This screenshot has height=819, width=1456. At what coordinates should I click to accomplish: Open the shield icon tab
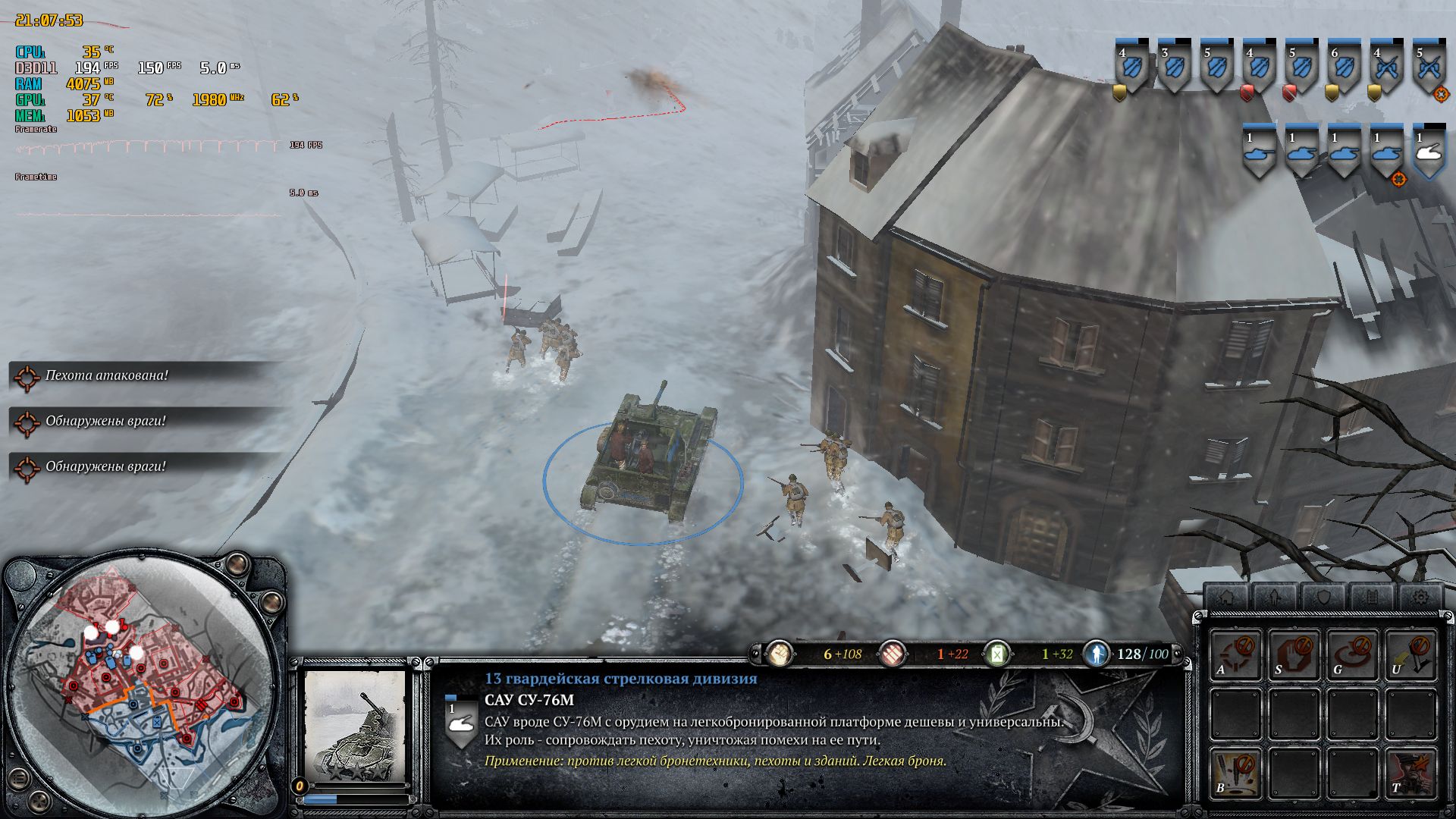click(1323, 598)
